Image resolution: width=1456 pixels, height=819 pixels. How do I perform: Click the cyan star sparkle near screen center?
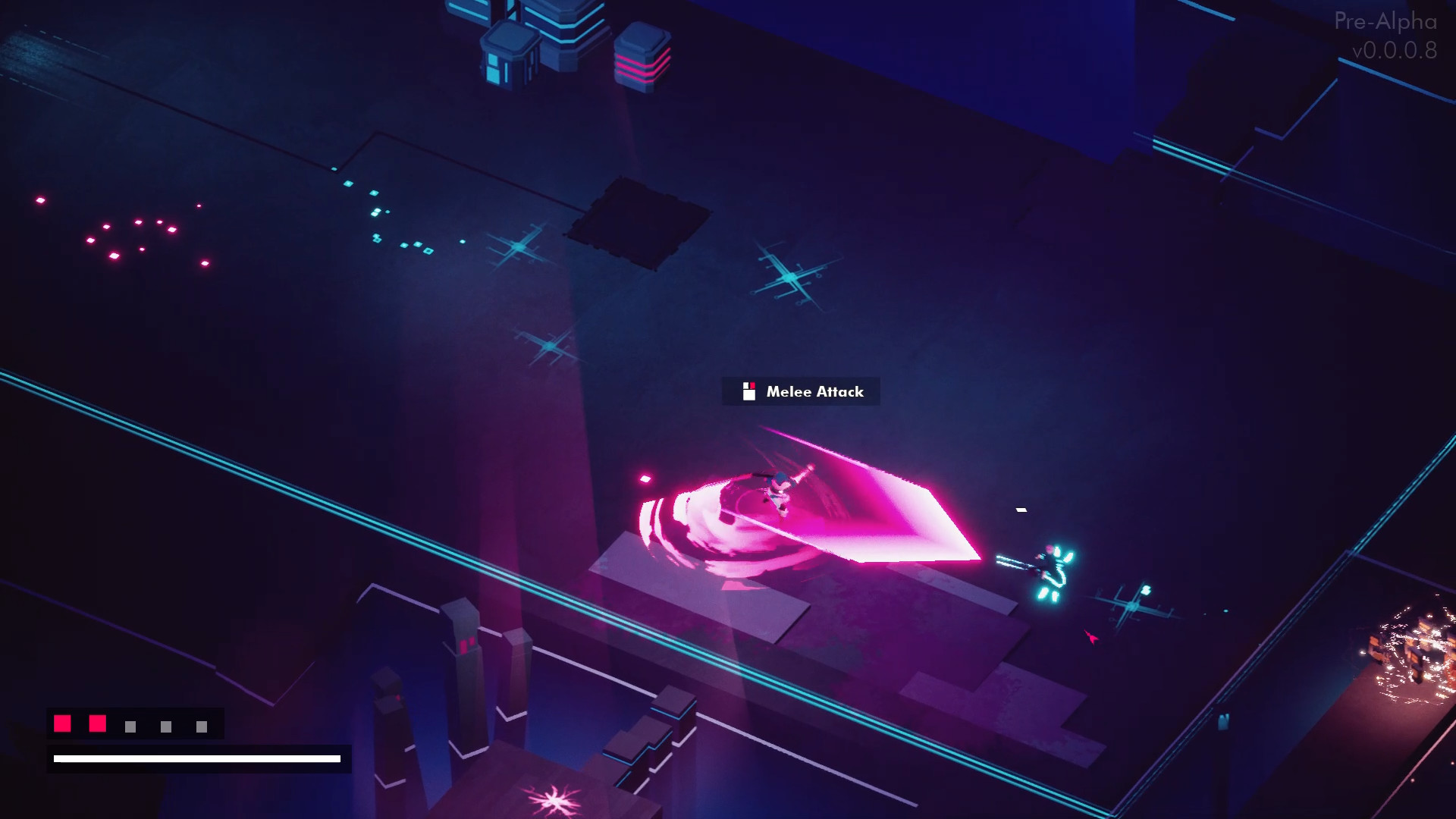(792, 277)
